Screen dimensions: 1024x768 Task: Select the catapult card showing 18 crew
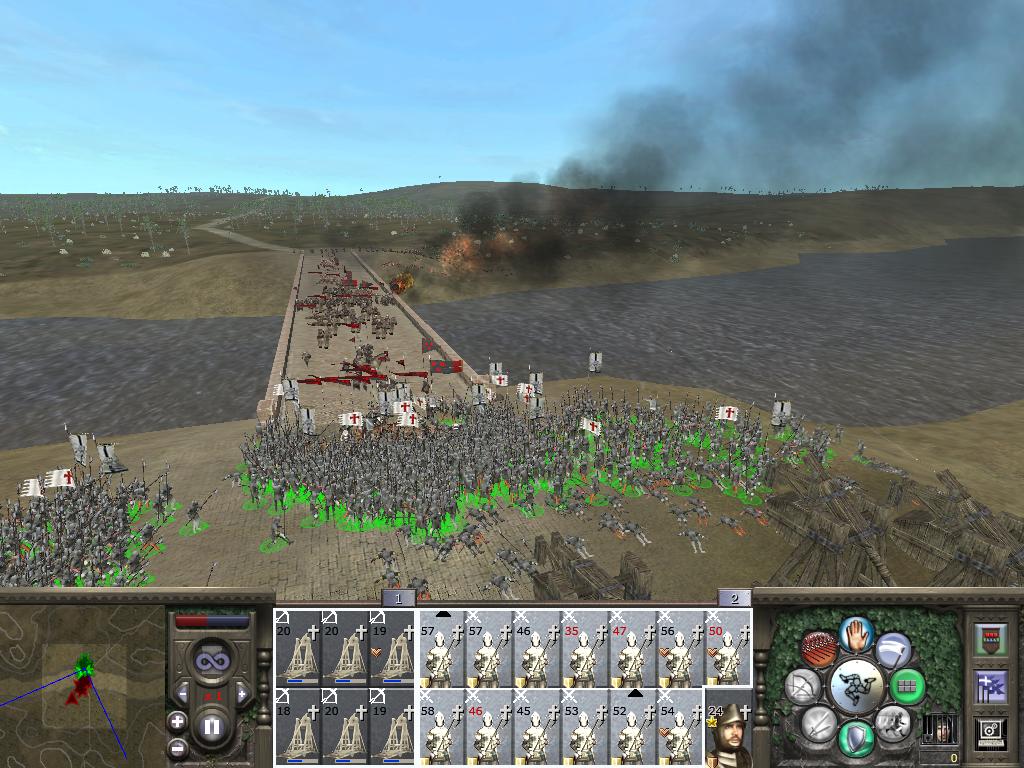(298, 728)
